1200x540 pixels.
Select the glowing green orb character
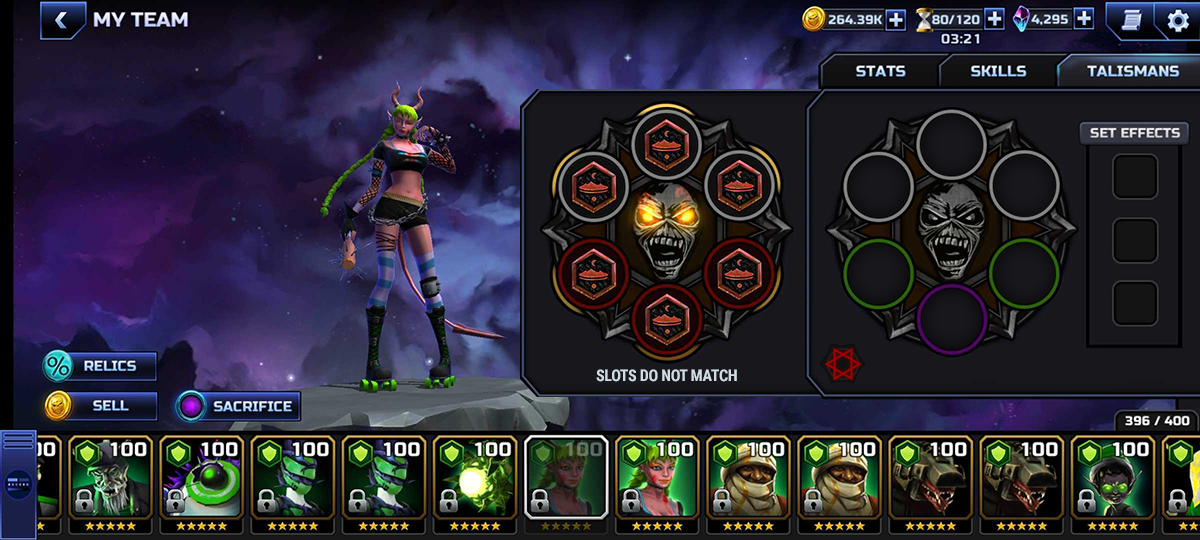click(x=474, y=482)
